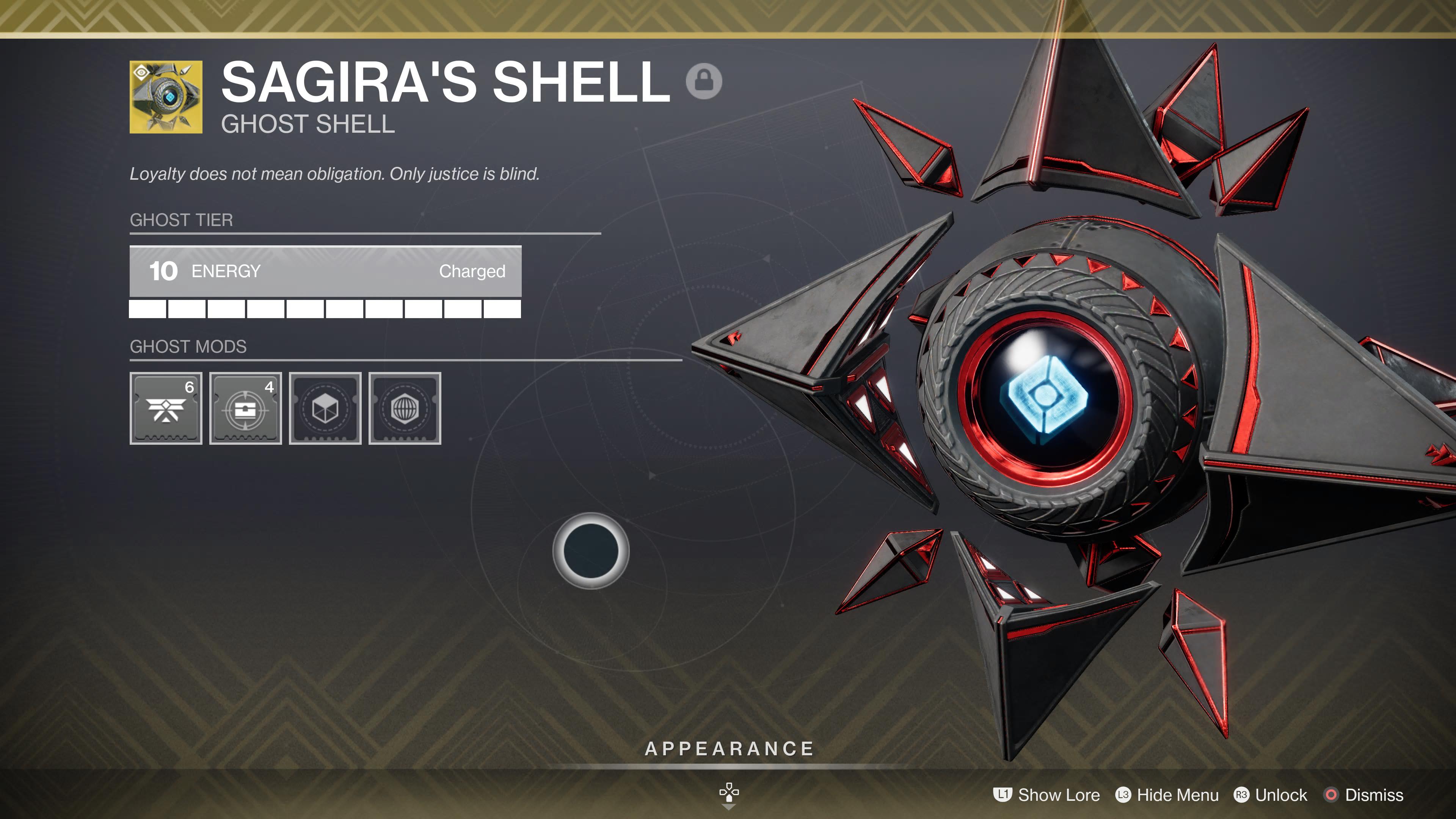Viewport: 1456px width, 819px height.
Task: Open details under the Charged label
Action: [472, 272]
